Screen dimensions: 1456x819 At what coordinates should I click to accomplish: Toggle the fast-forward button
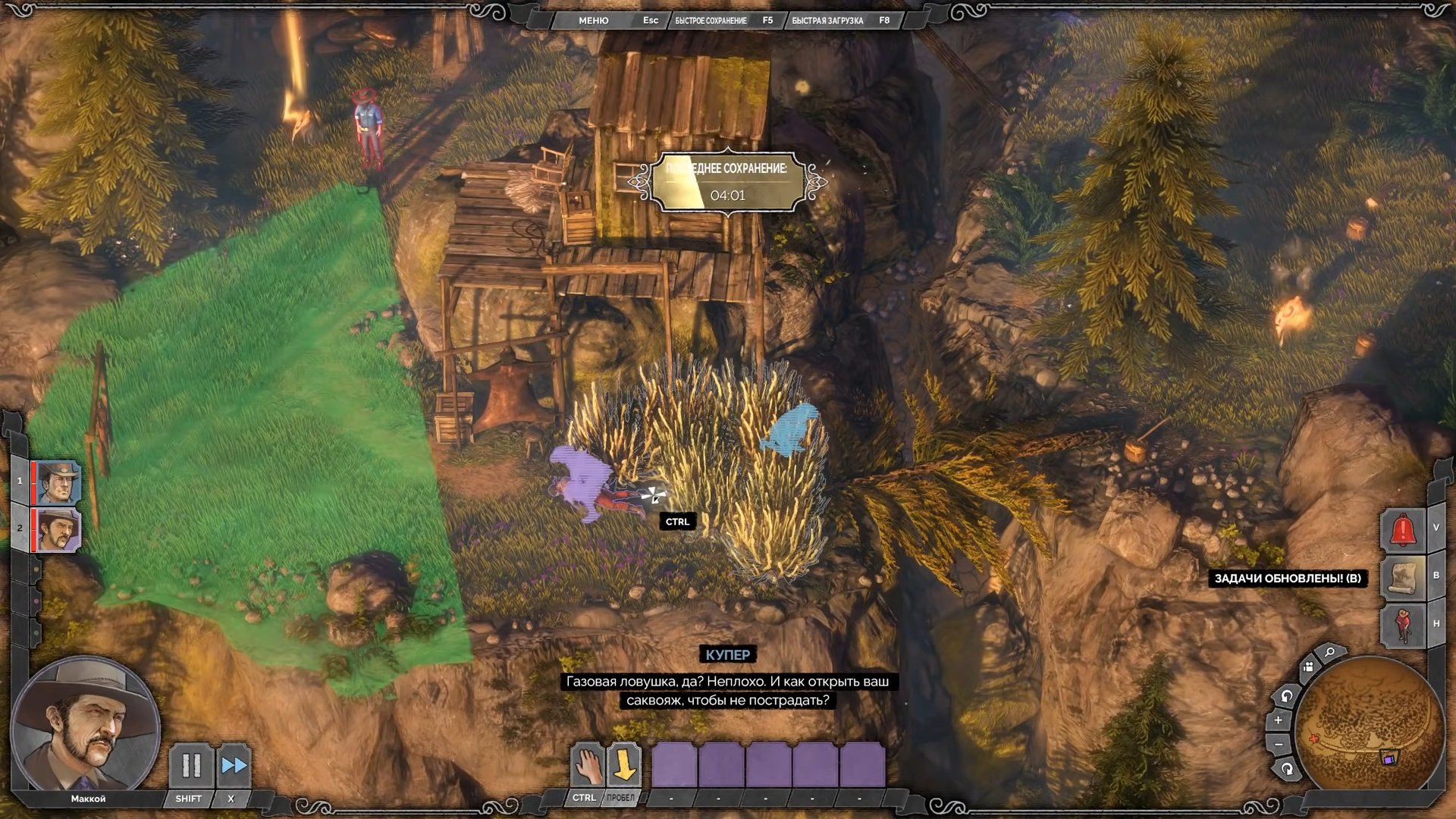[234, 766]
